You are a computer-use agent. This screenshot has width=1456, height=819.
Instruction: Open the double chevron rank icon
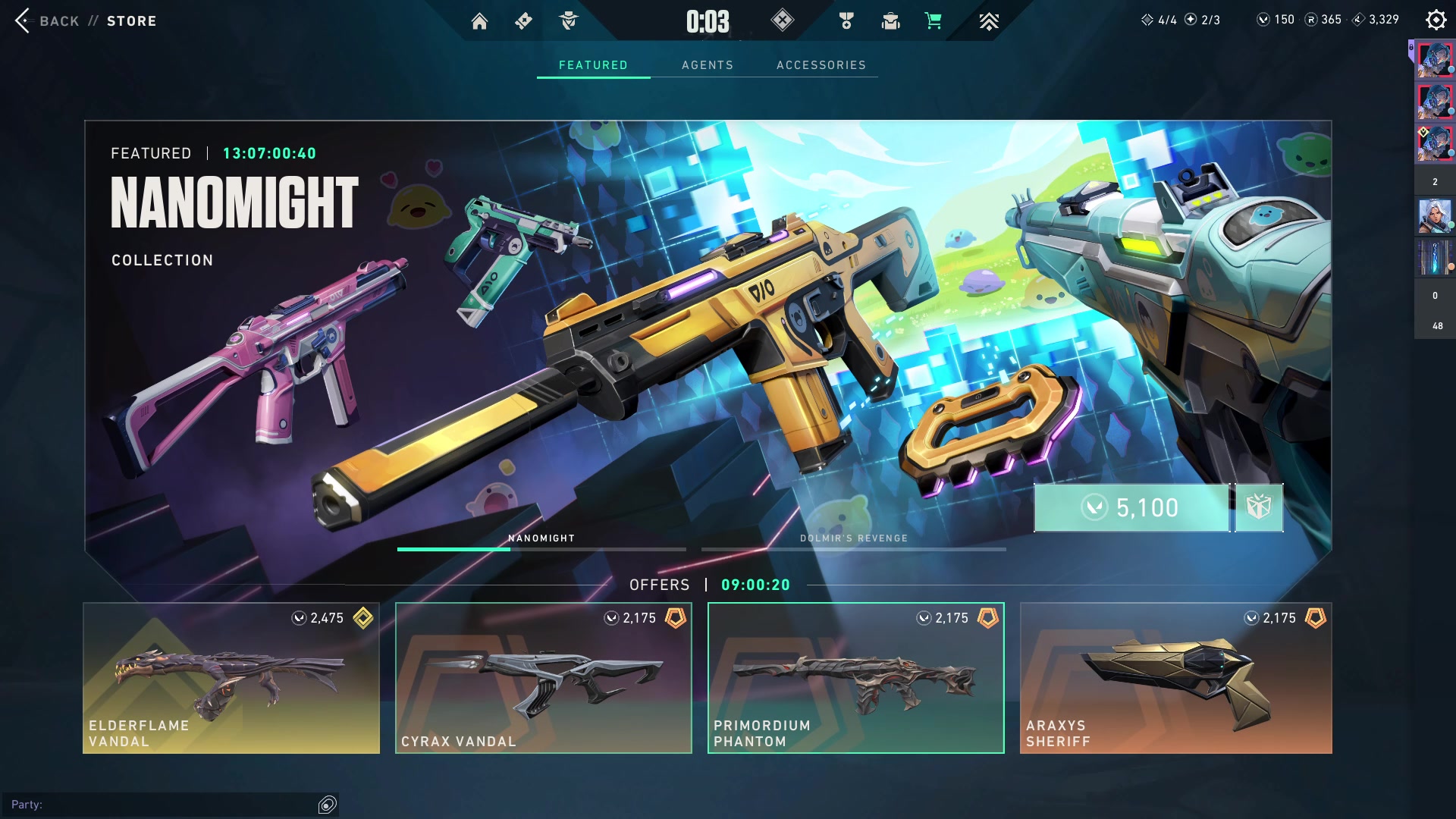pos(988,21)
